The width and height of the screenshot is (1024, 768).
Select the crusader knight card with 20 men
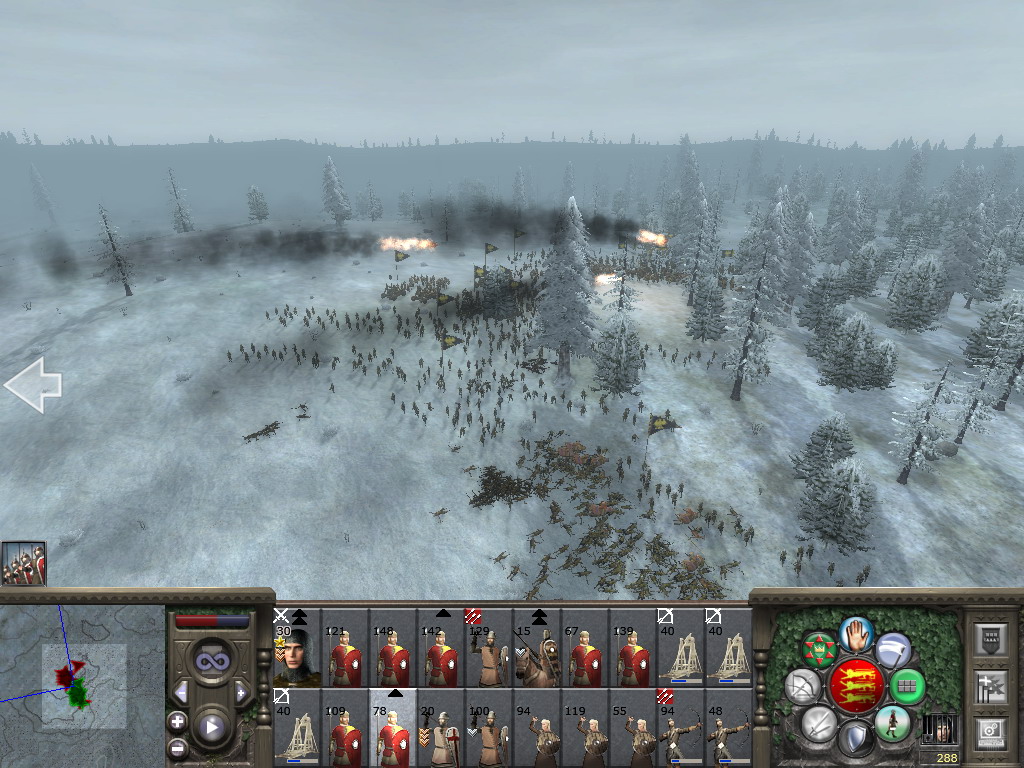point(441,728)
